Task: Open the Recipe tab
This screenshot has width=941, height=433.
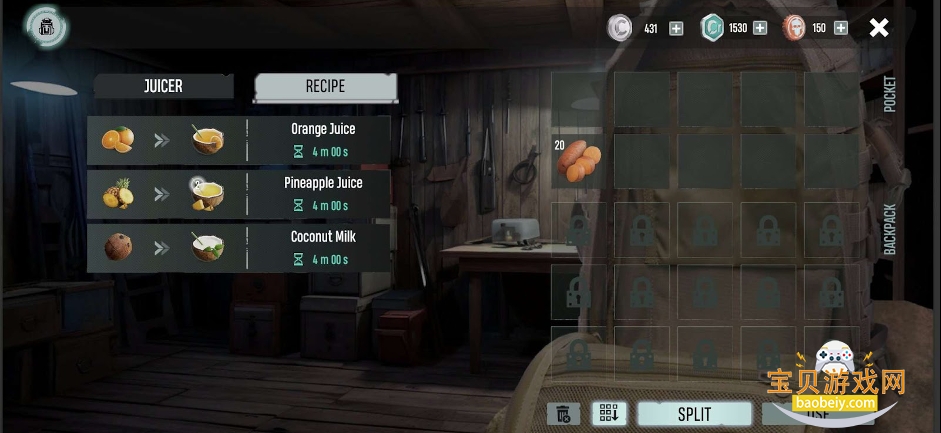Action: point(325,87)
